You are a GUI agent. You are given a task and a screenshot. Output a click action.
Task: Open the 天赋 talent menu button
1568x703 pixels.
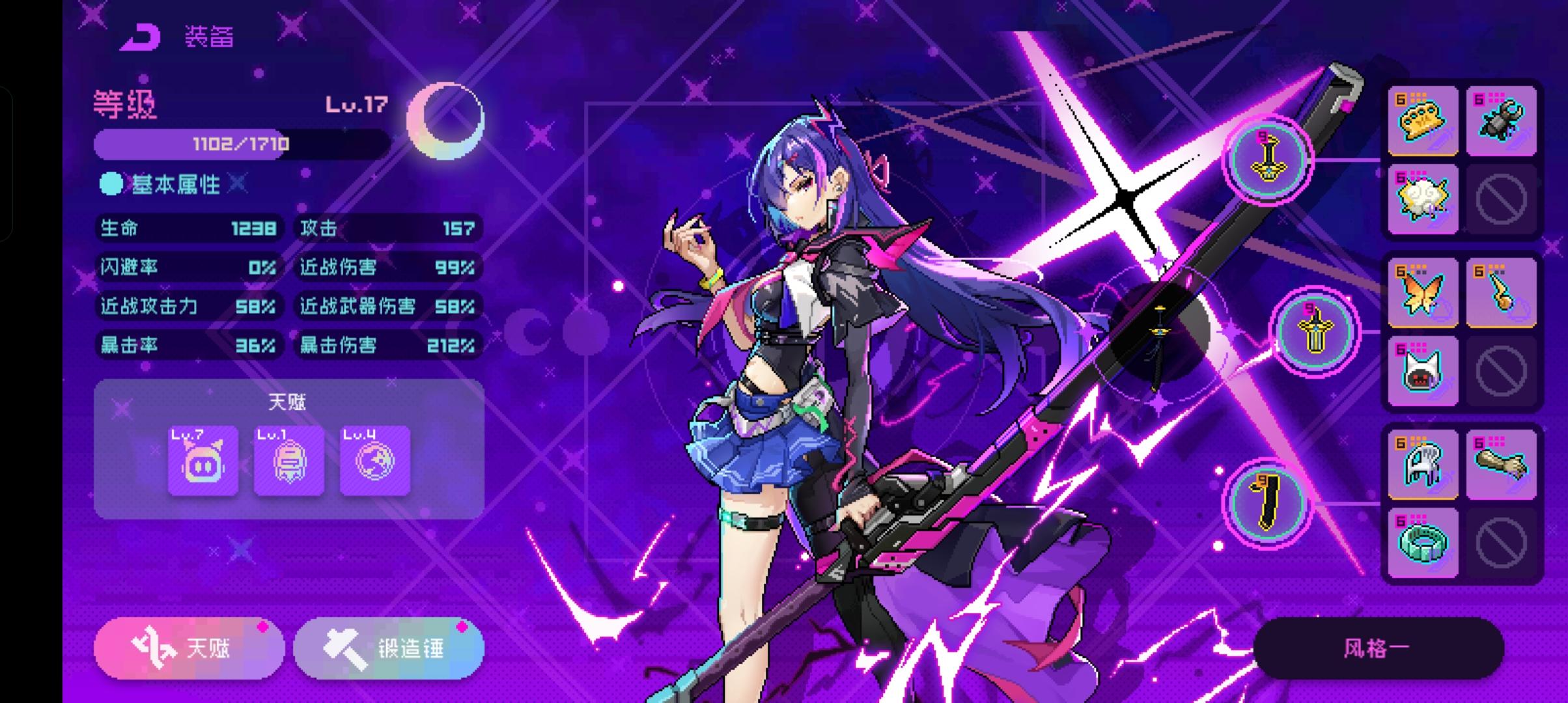[x=189, y=647]
